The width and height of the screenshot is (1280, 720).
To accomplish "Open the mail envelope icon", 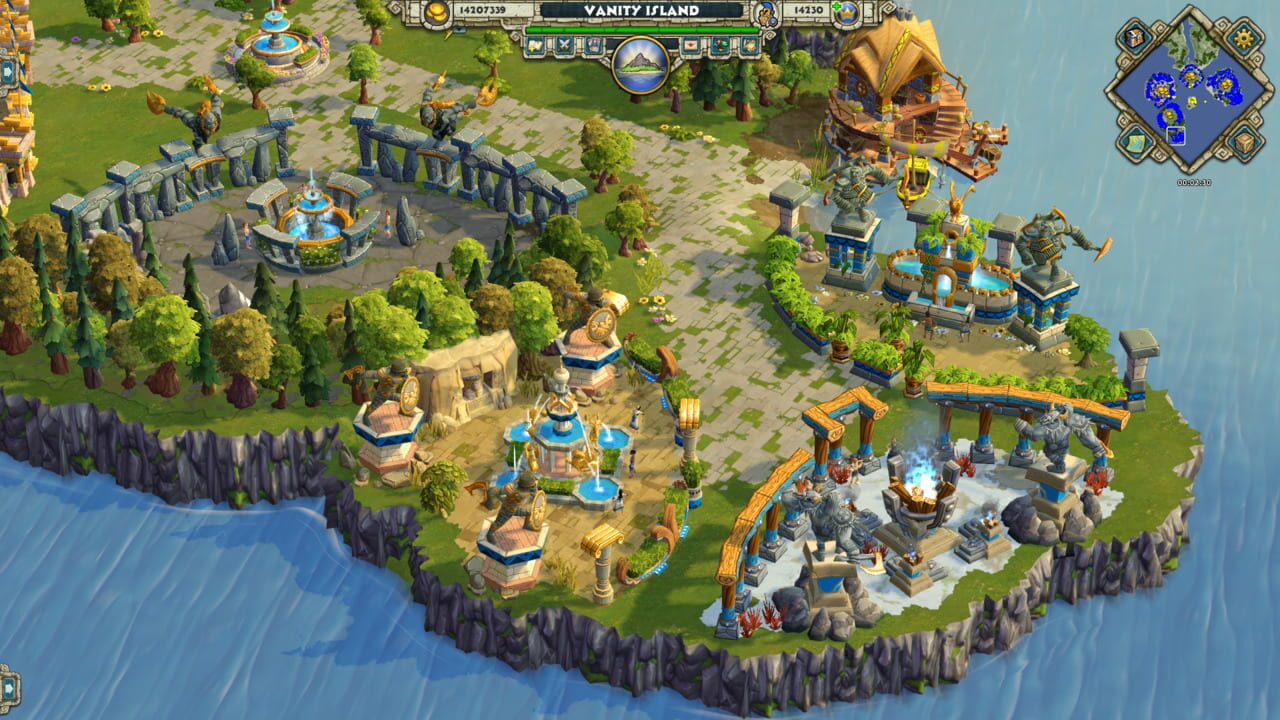I will point(691,45).
